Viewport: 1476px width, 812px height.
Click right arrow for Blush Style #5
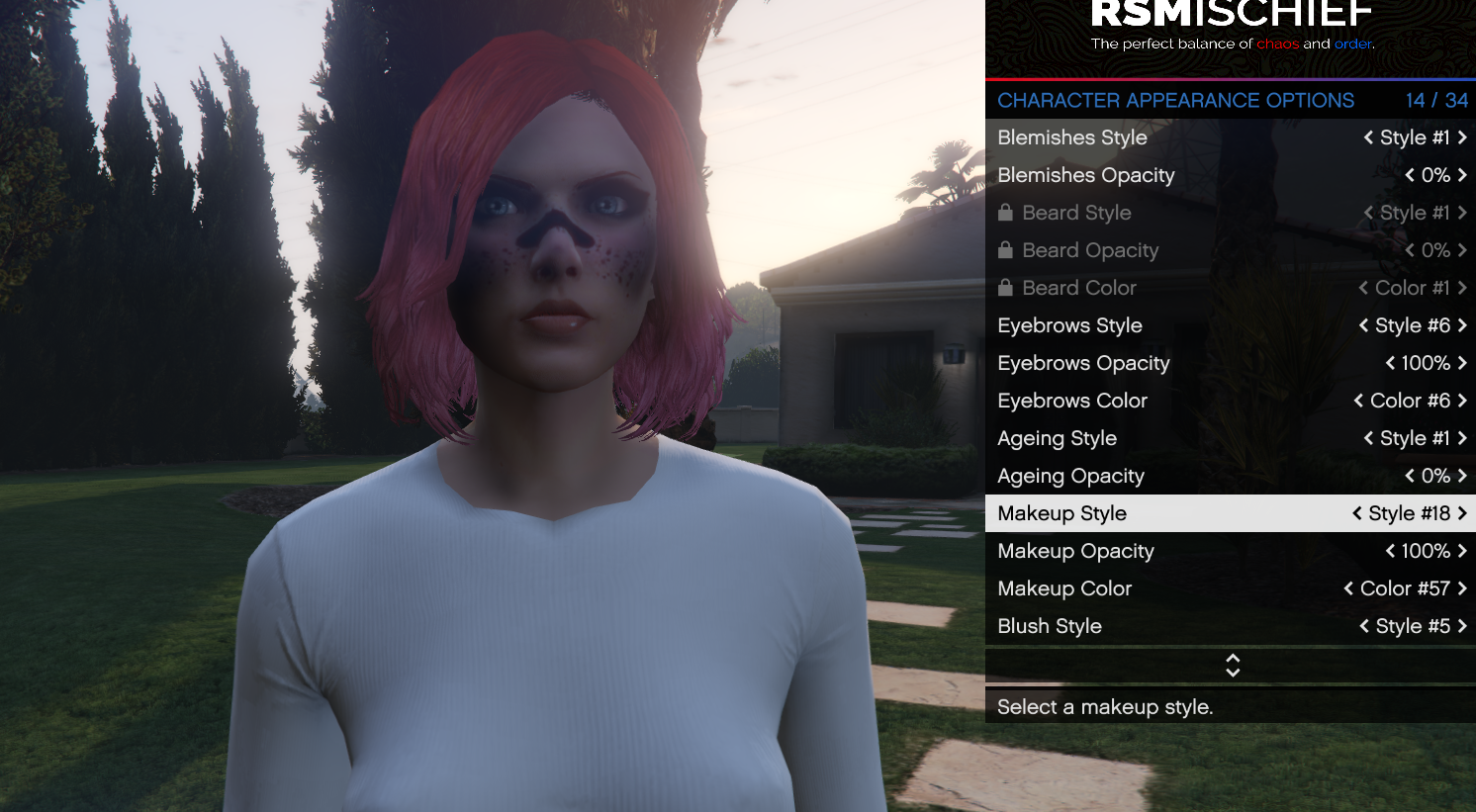tap(1462, 626)
